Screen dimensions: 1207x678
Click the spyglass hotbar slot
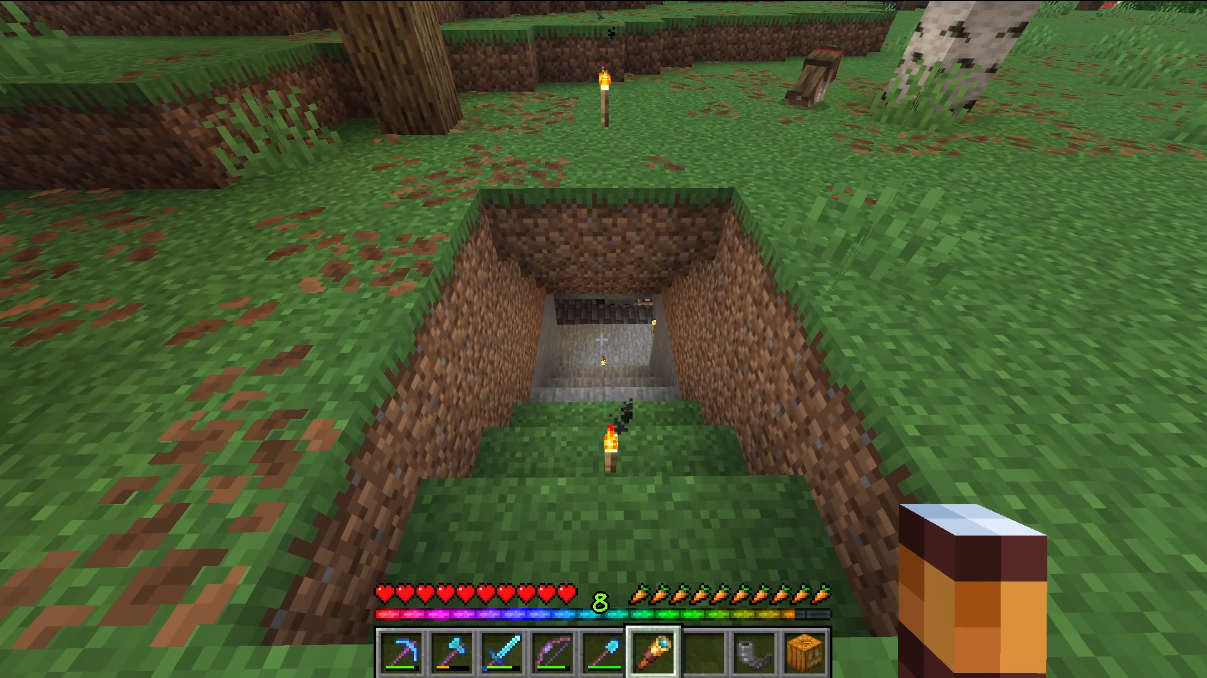653,653
